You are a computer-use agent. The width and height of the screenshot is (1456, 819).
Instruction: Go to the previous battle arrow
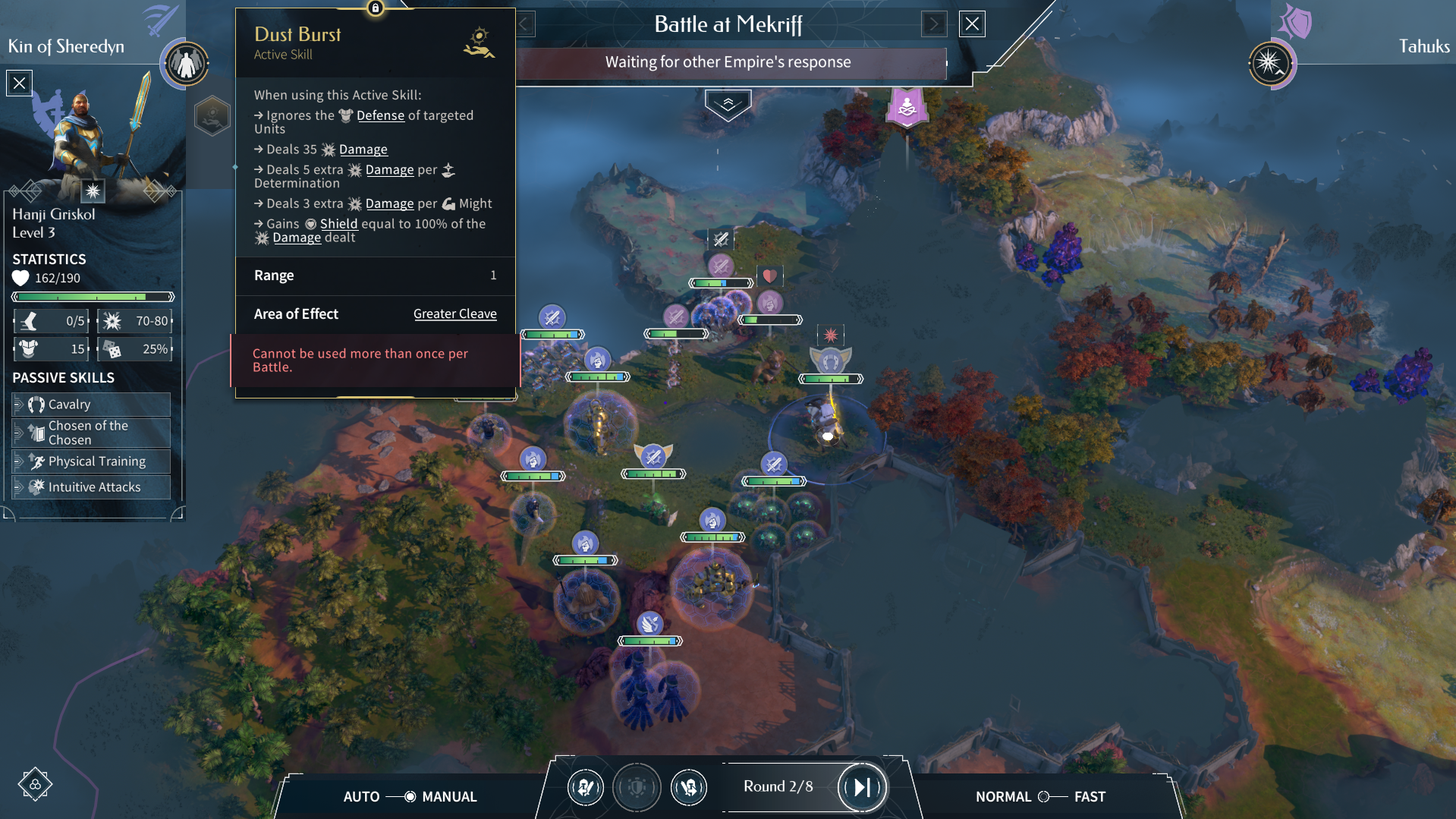525,24
